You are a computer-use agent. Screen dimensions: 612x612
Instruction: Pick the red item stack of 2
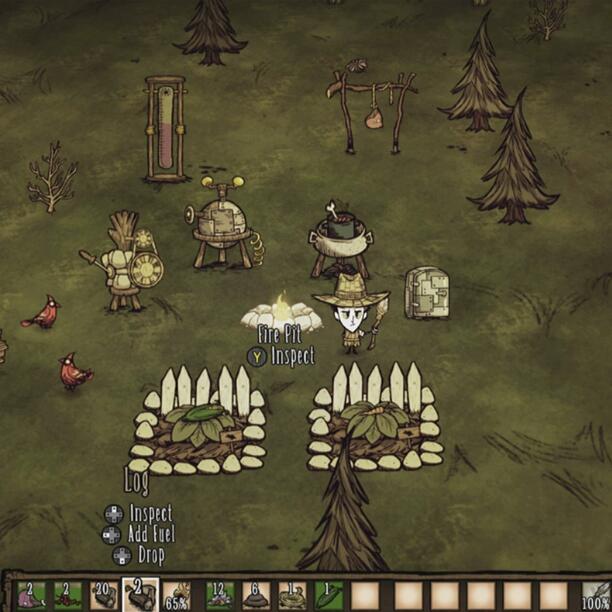(x=66, y=595)
